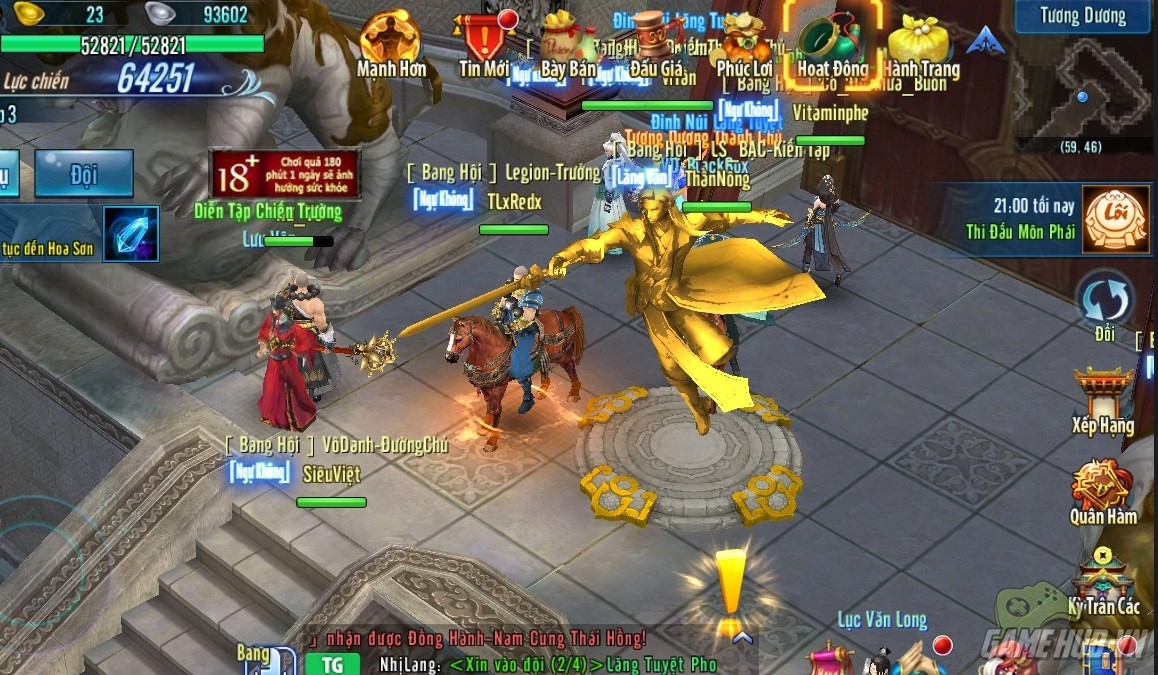This screenshot has height=675, width=1158.
Task: Select the blue crystal quest icon
Action: point(131,233)
